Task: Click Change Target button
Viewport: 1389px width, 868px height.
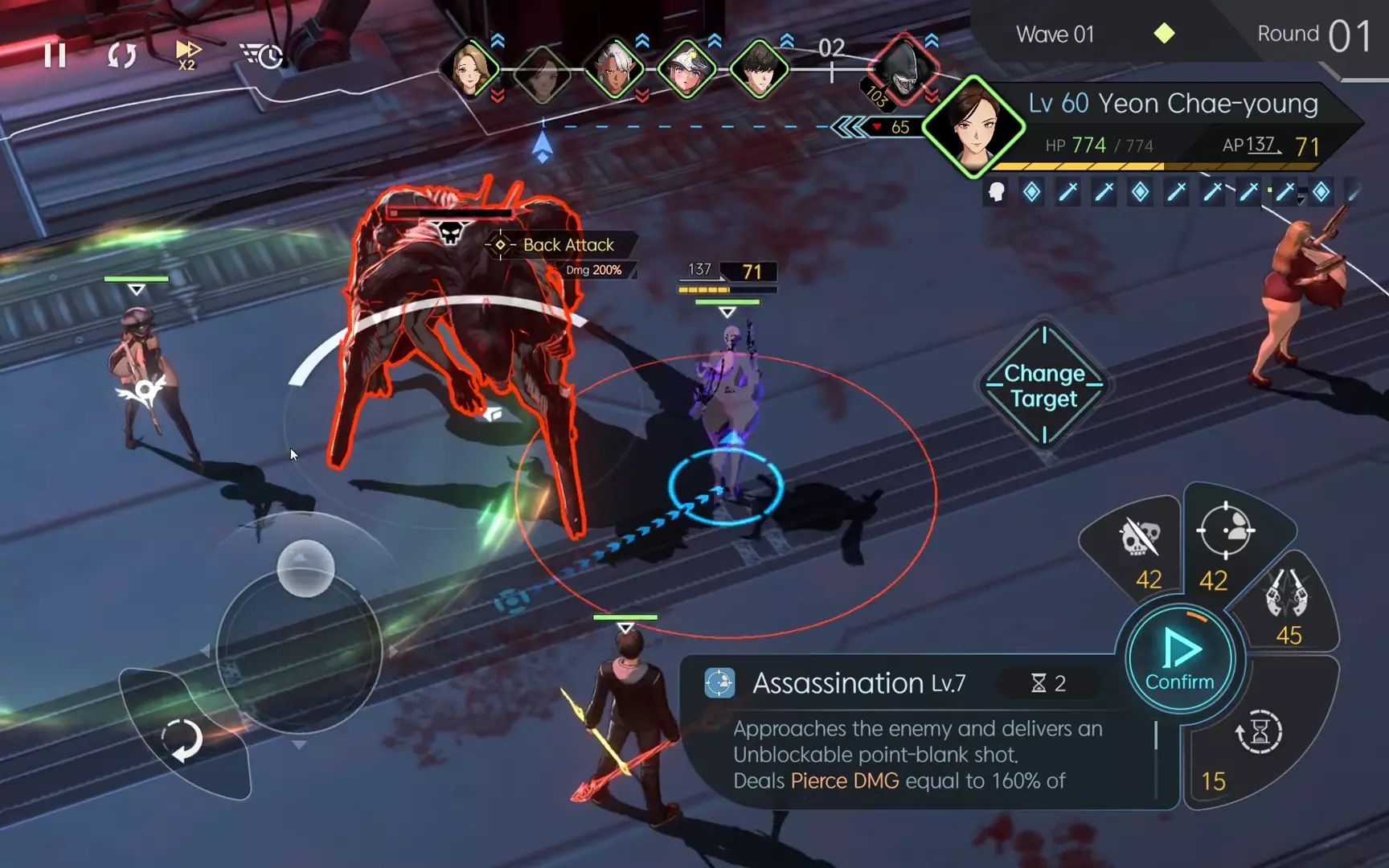Action: [1043, 387]
